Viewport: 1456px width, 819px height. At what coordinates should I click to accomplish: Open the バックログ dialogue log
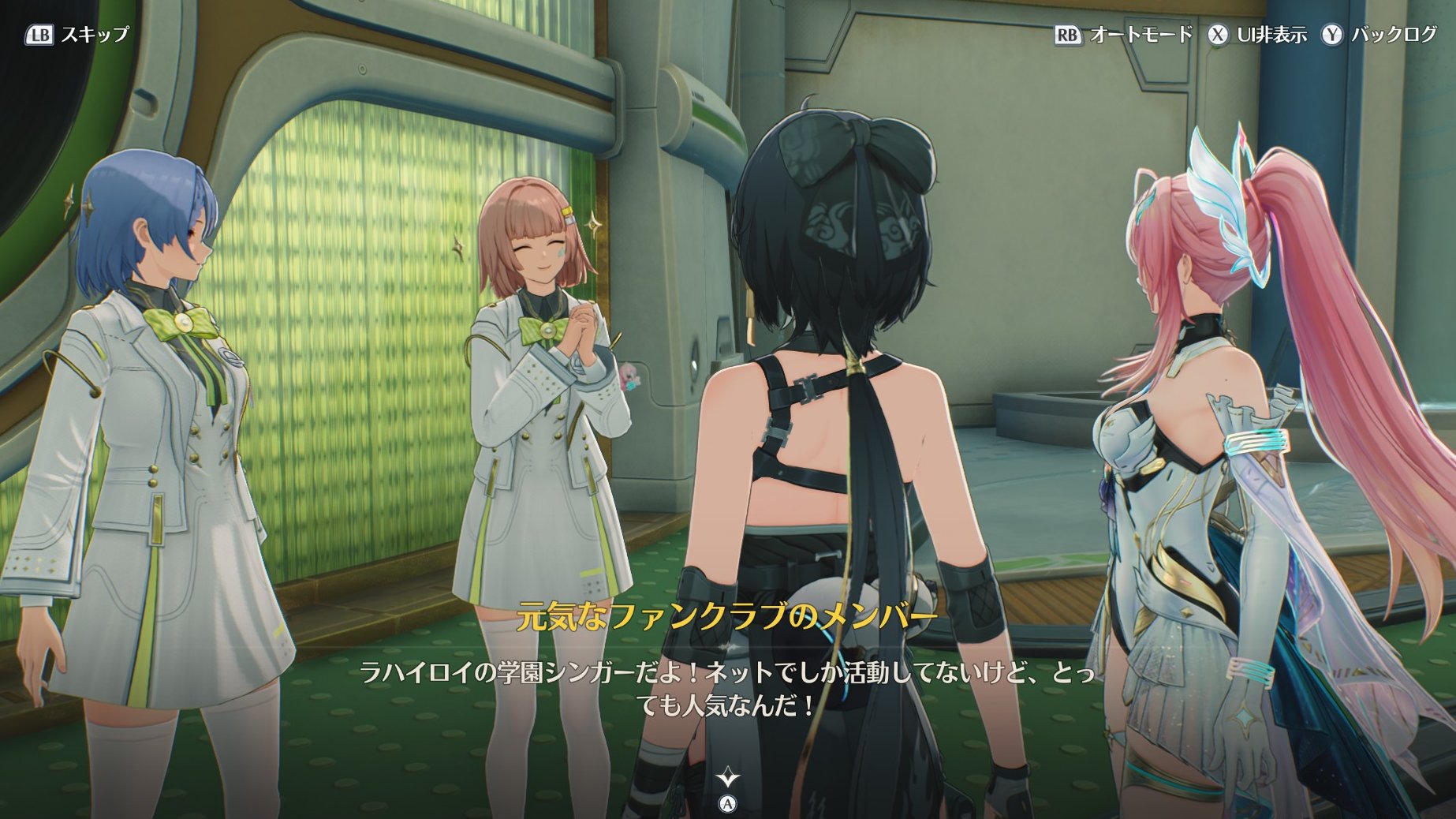tap(1379, 35)
